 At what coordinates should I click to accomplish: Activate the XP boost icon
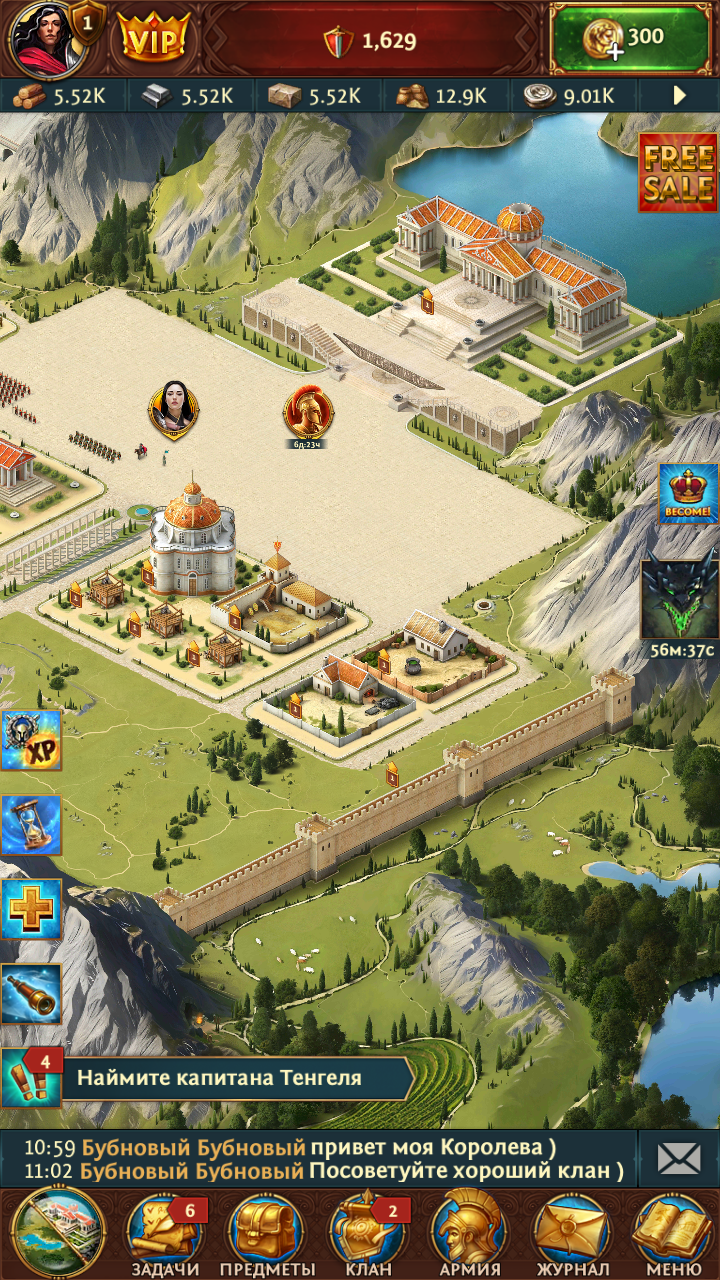(x=31, y=741)
